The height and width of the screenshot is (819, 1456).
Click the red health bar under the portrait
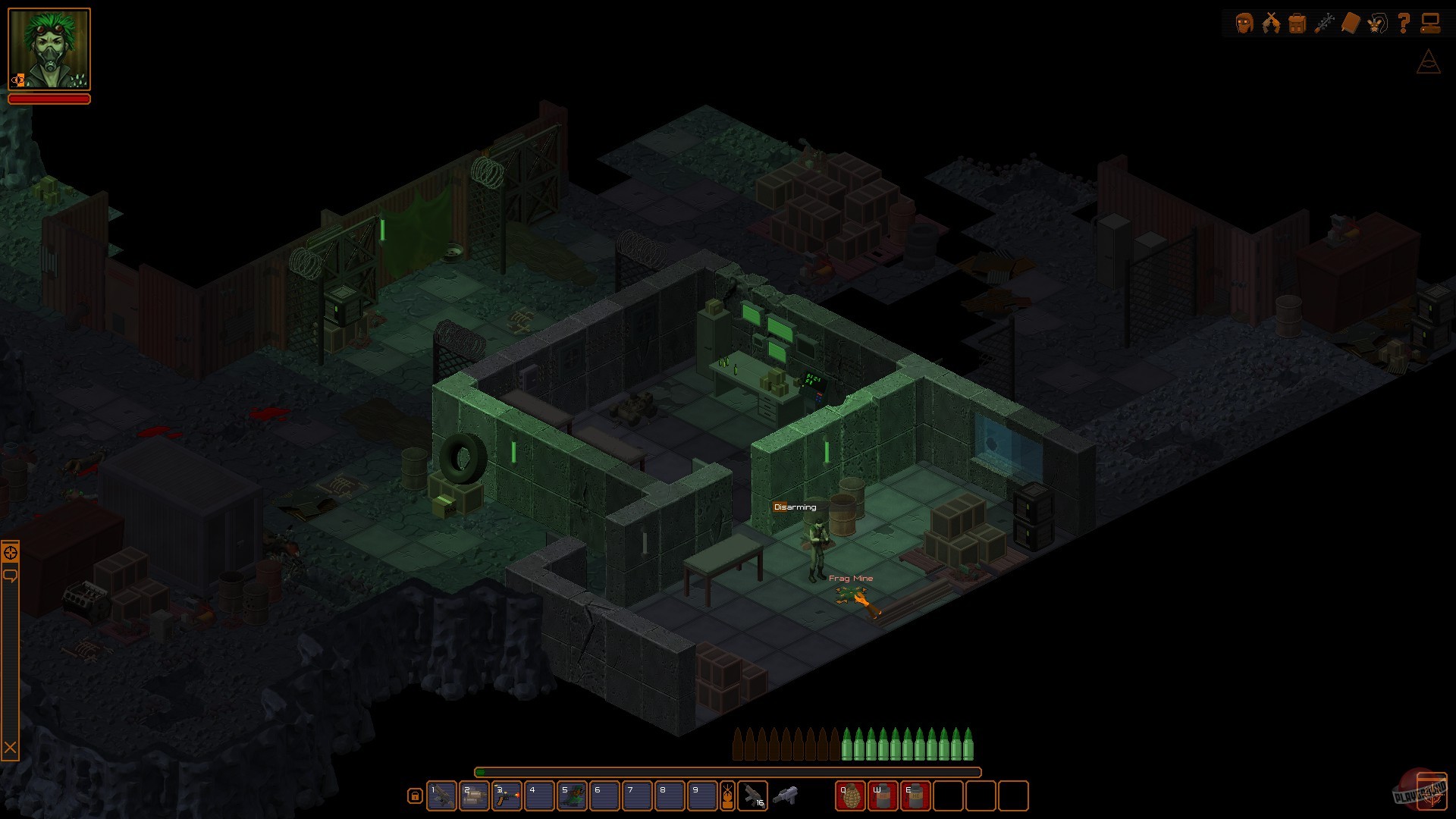(x=49, y=99)
